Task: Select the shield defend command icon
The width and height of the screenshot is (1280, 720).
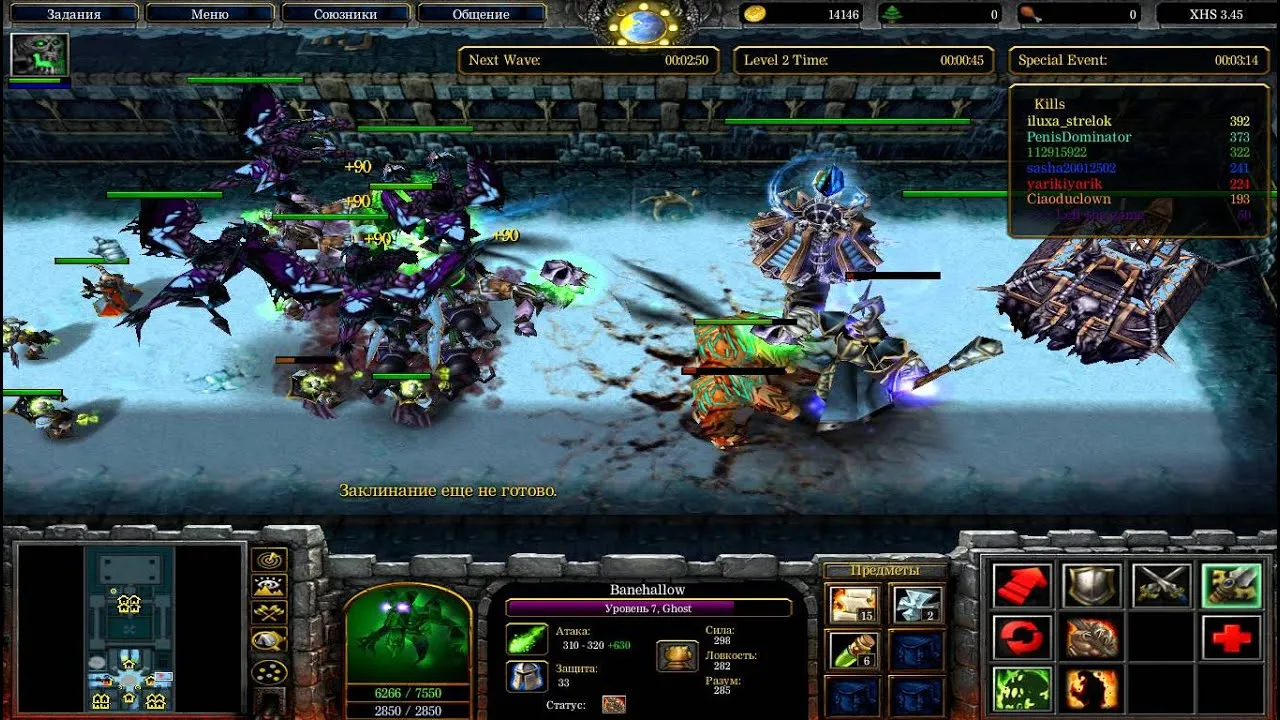Action: click(x=1091, y=585)
